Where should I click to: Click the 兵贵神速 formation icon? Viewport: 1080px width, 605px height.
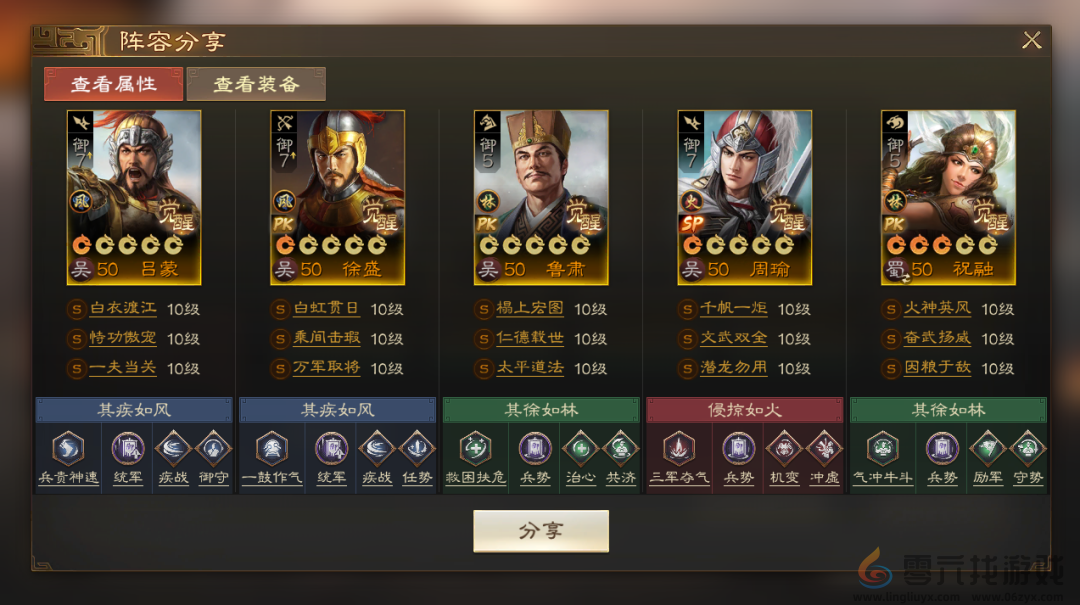click(x=68, y=448)
